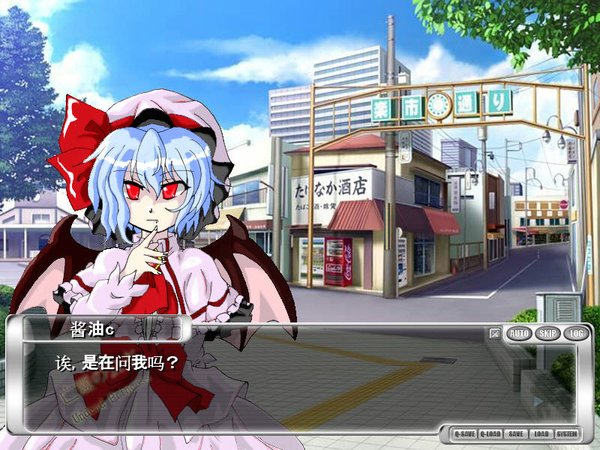Hide the dialogue window with the small square icon
Viewport: 600px width, 450px height.
(495, 333)
